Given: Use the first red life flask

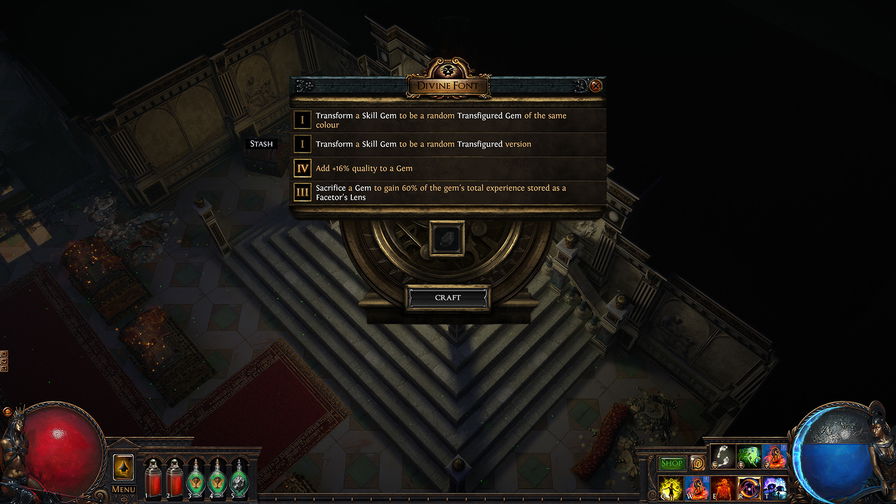Looking at the screenshot, I should click(x=154, y=478).
